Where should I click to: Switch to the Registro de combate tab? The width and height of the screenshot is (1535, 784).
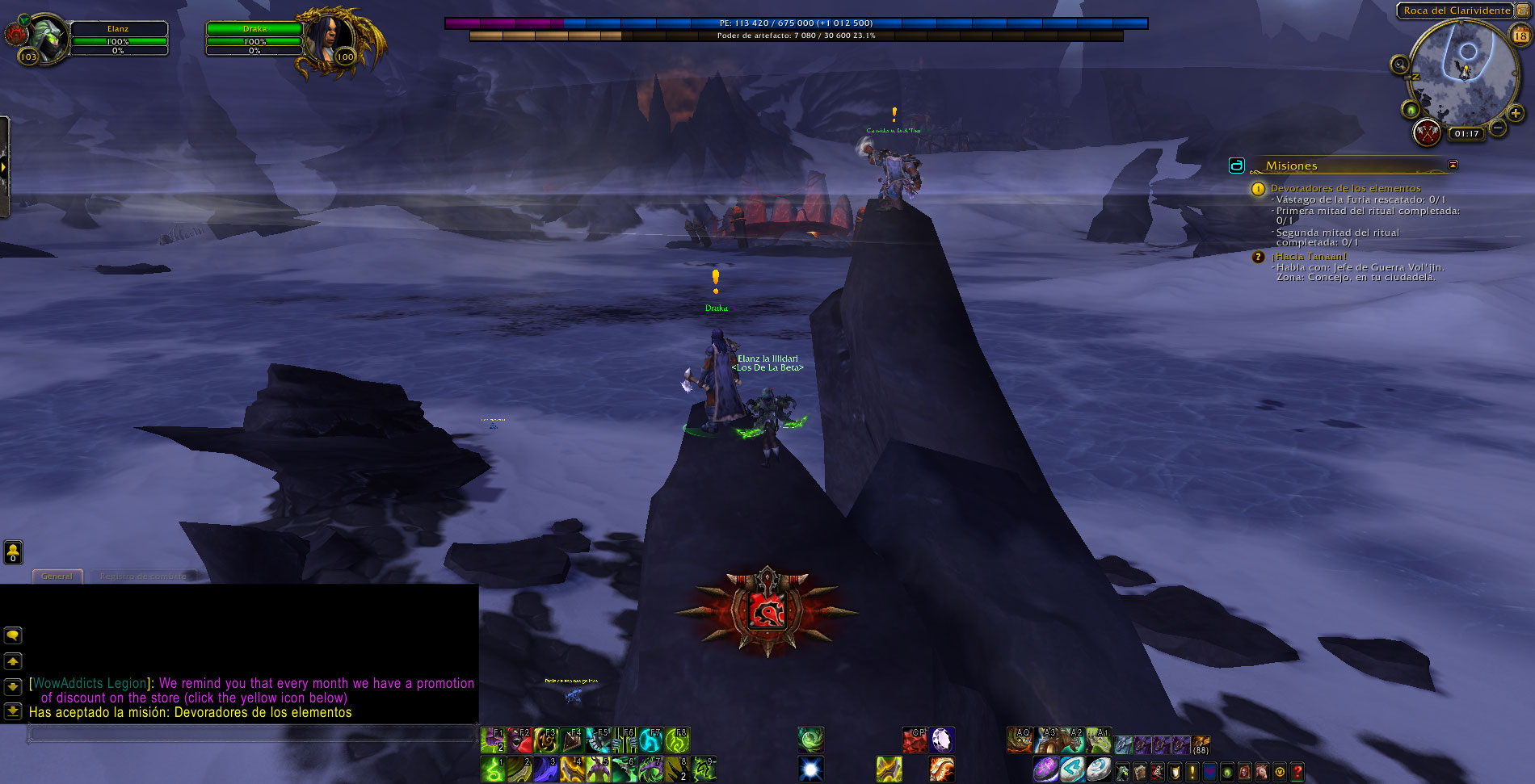(143, 576)
